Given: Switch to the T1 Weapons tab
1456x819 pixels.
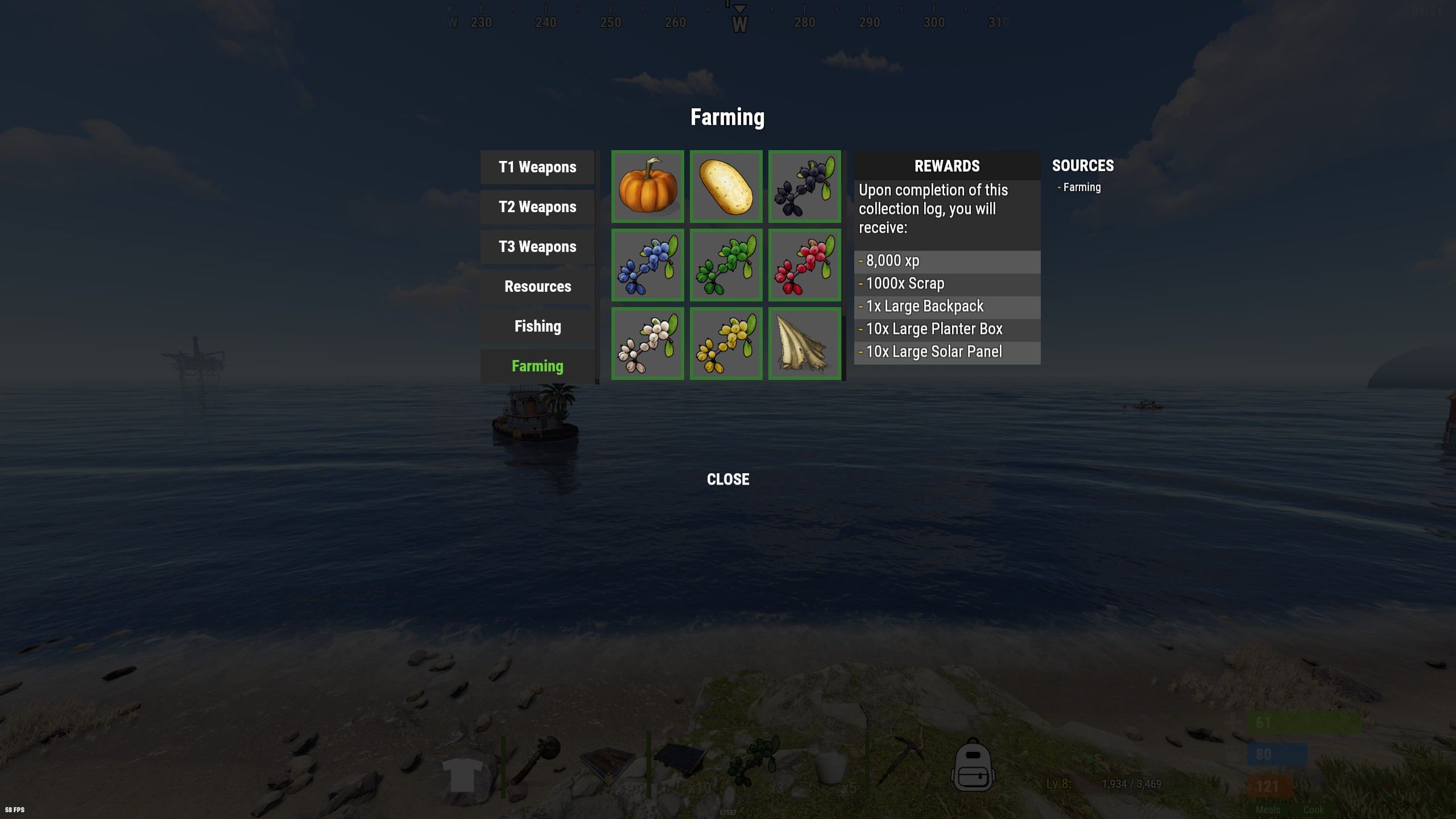Looking at the screenshot, I should point(537,167).
